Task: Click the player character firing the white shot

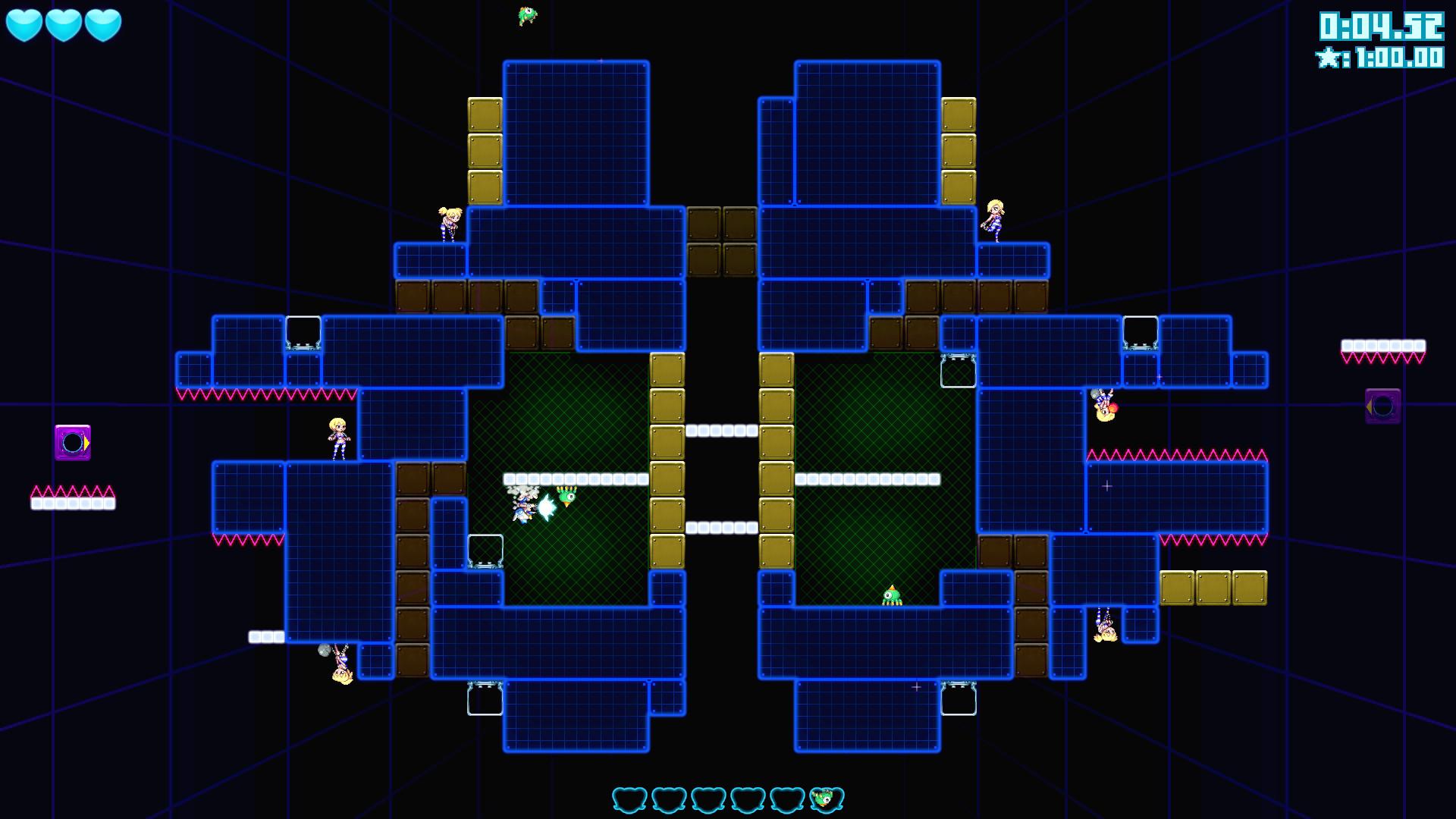Action: point(523,507)
